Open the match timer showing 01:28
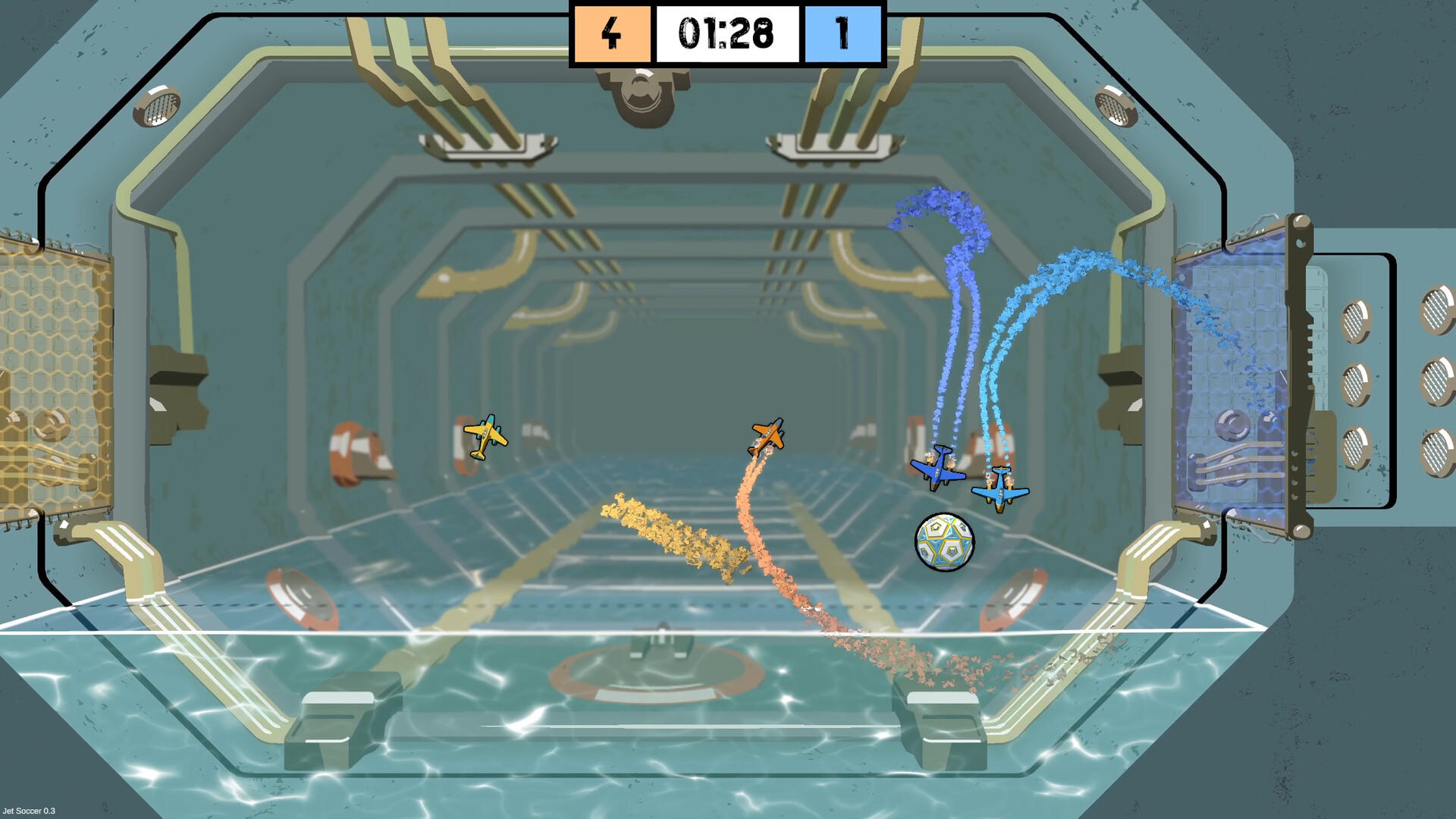This screenshot has height=819, width=1456. pos(726,33)
